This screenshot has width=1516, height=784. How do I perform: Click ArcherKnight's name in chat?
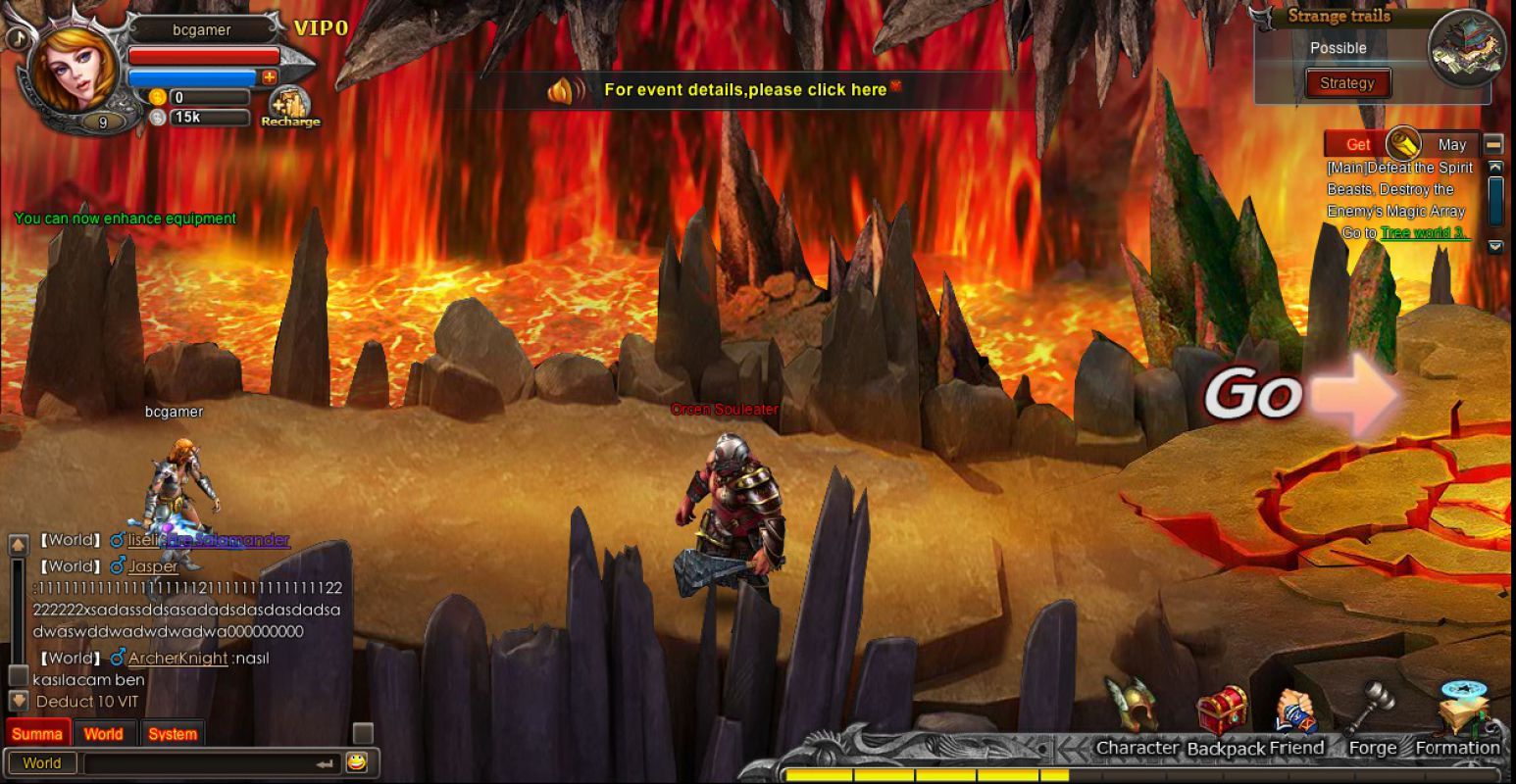(177, 659)
